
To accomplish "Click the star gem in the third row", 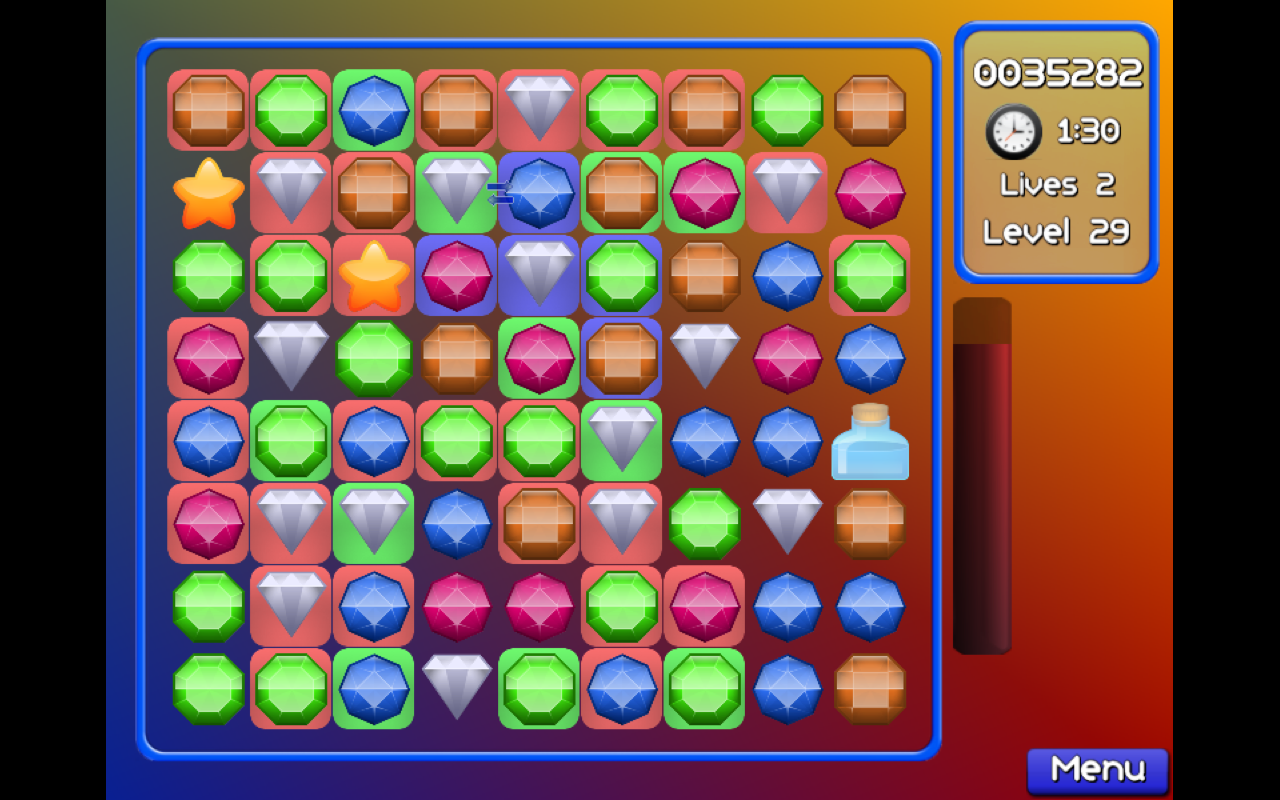I will 373,276.
